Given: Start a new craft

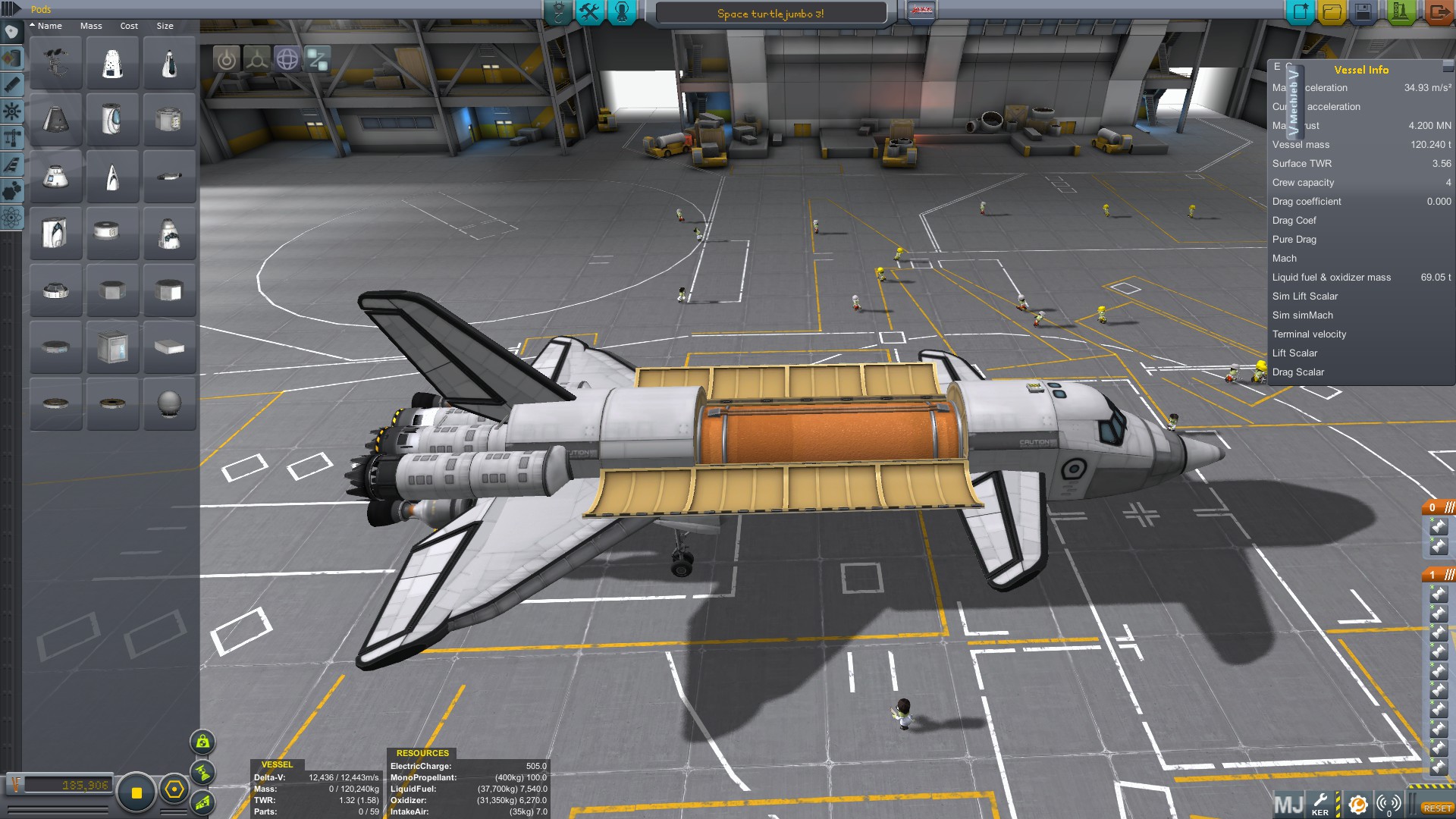Looking at the screenshot, I should 1301,12.
